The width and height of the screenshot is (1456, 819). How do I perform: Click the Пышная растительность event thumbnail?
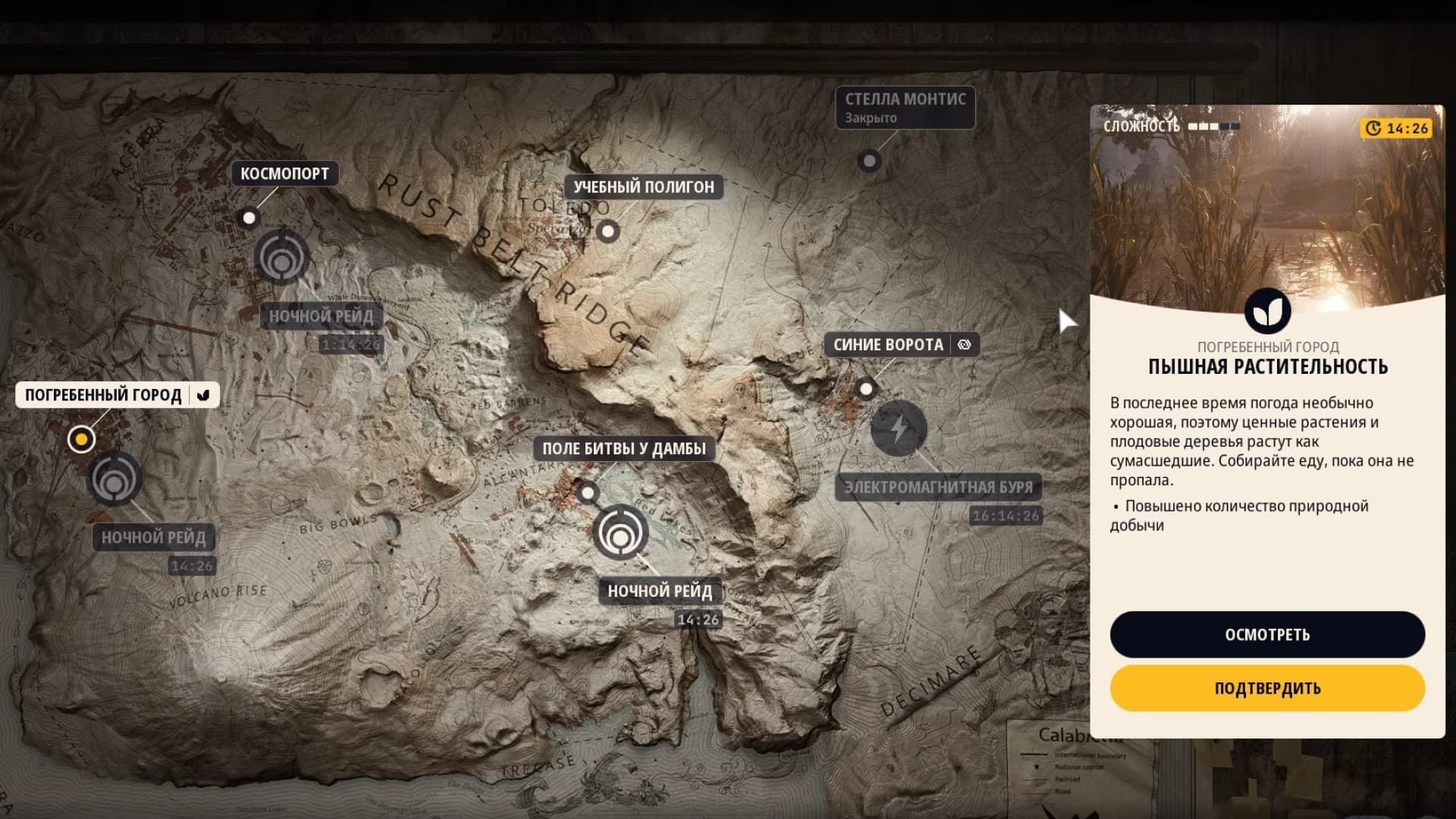[1267, 212]
